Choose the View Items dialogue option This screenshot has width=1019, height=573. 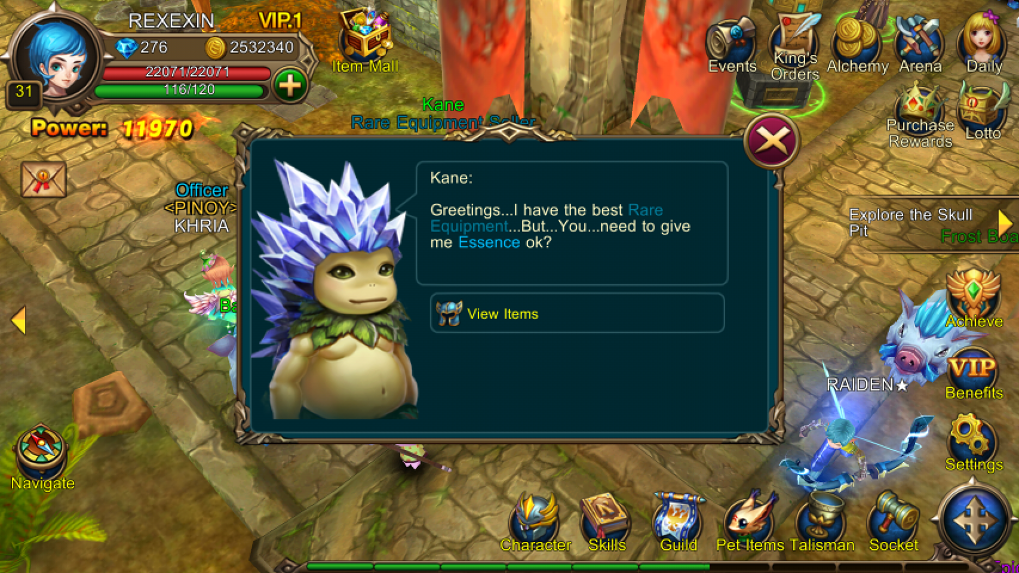(577, 313)
